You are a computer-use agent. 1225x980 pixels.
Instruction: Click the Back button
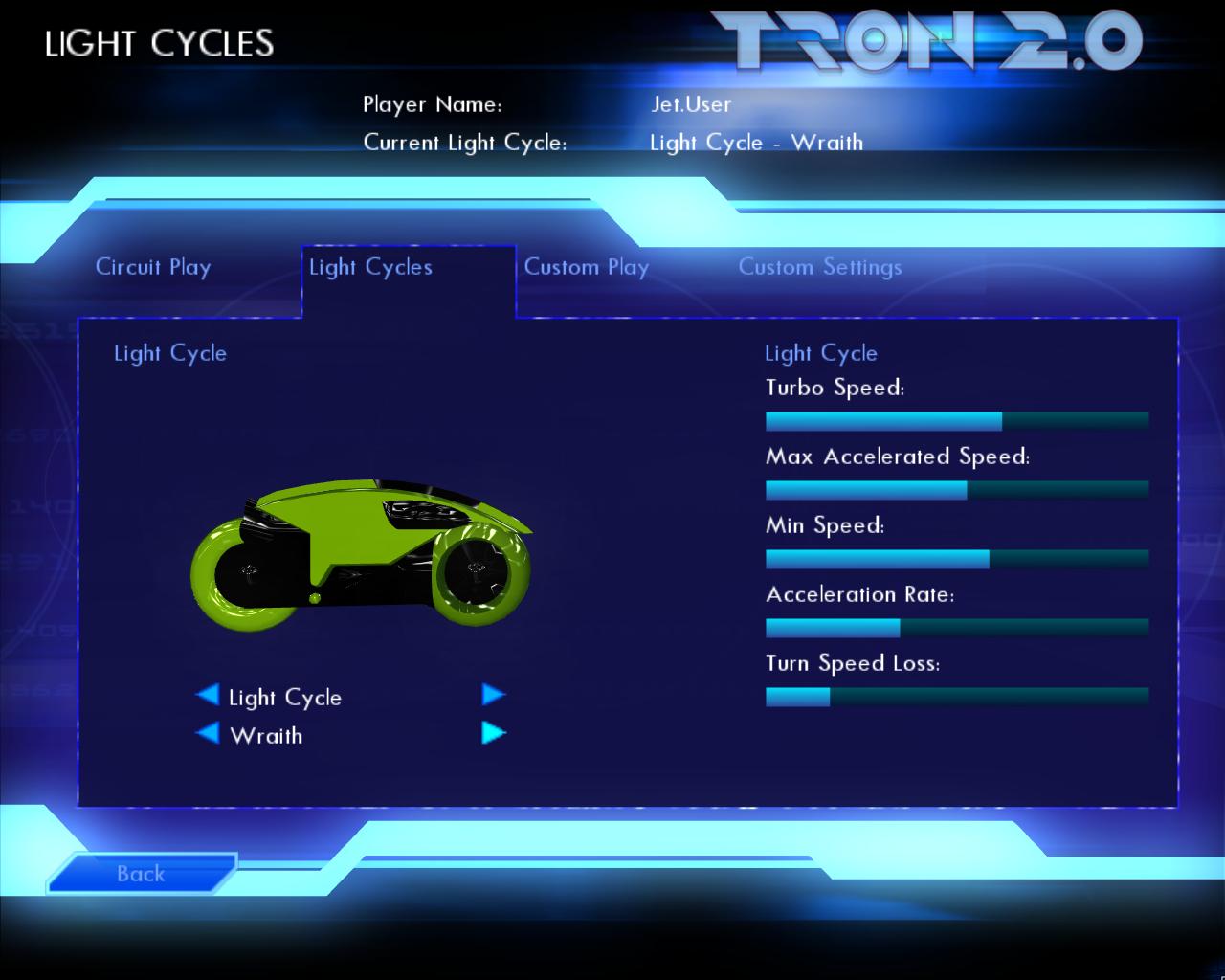click(x=141, y=874)
